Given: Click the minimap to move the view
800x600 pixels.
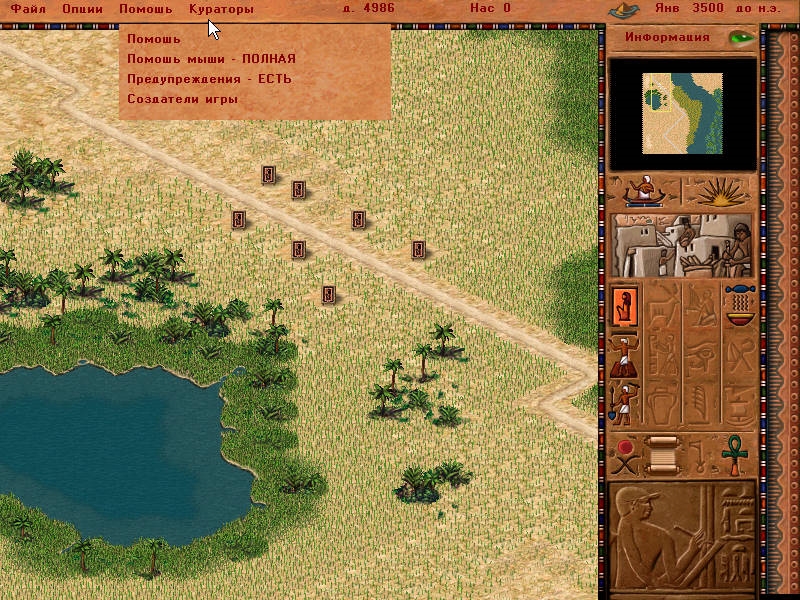Looking at the screenshot, I should [682, 115].
